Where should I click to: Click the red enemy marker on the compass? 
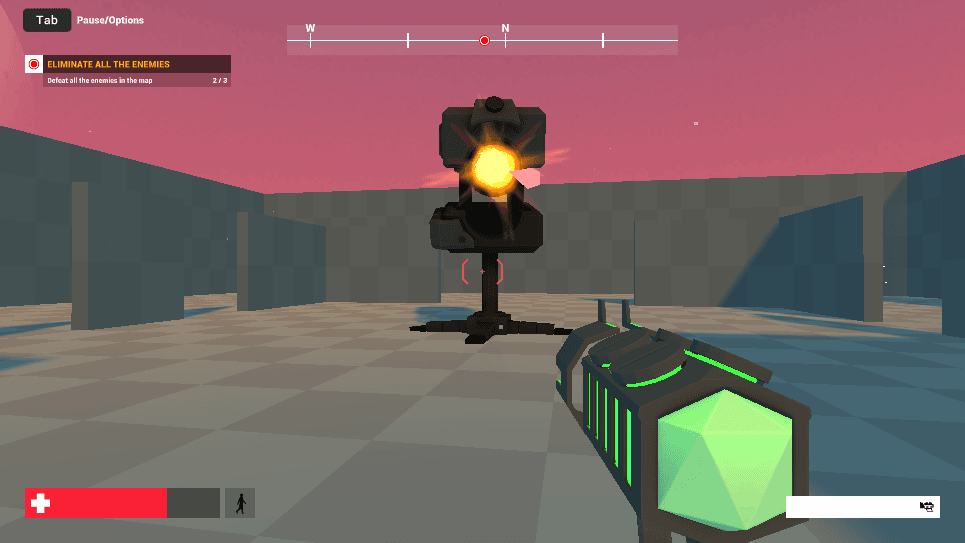[x=484, y=41]
